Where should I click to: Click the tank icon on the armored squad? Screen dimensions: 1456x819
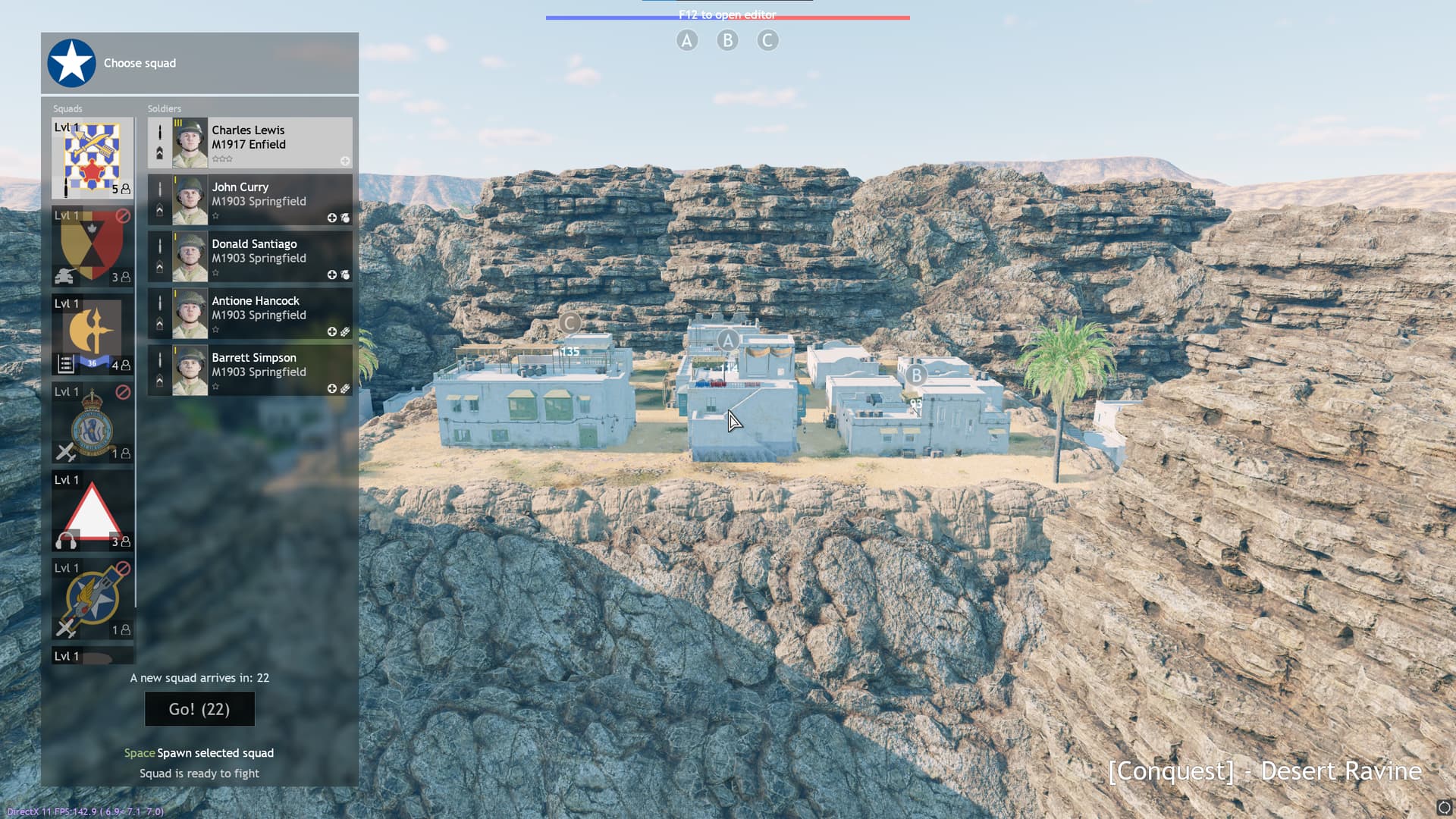[62, 275]
